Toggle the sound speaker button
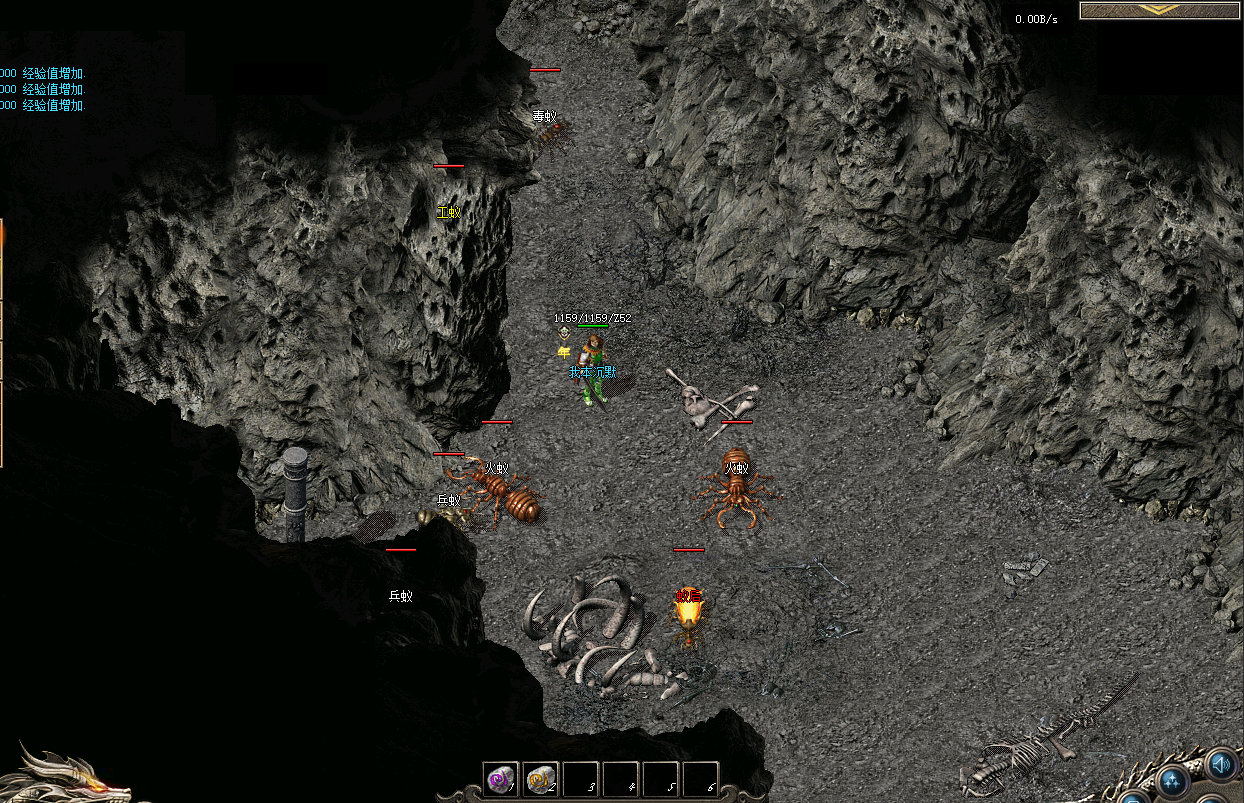This screenshot has width=1244, height=803. [1219, 766]
